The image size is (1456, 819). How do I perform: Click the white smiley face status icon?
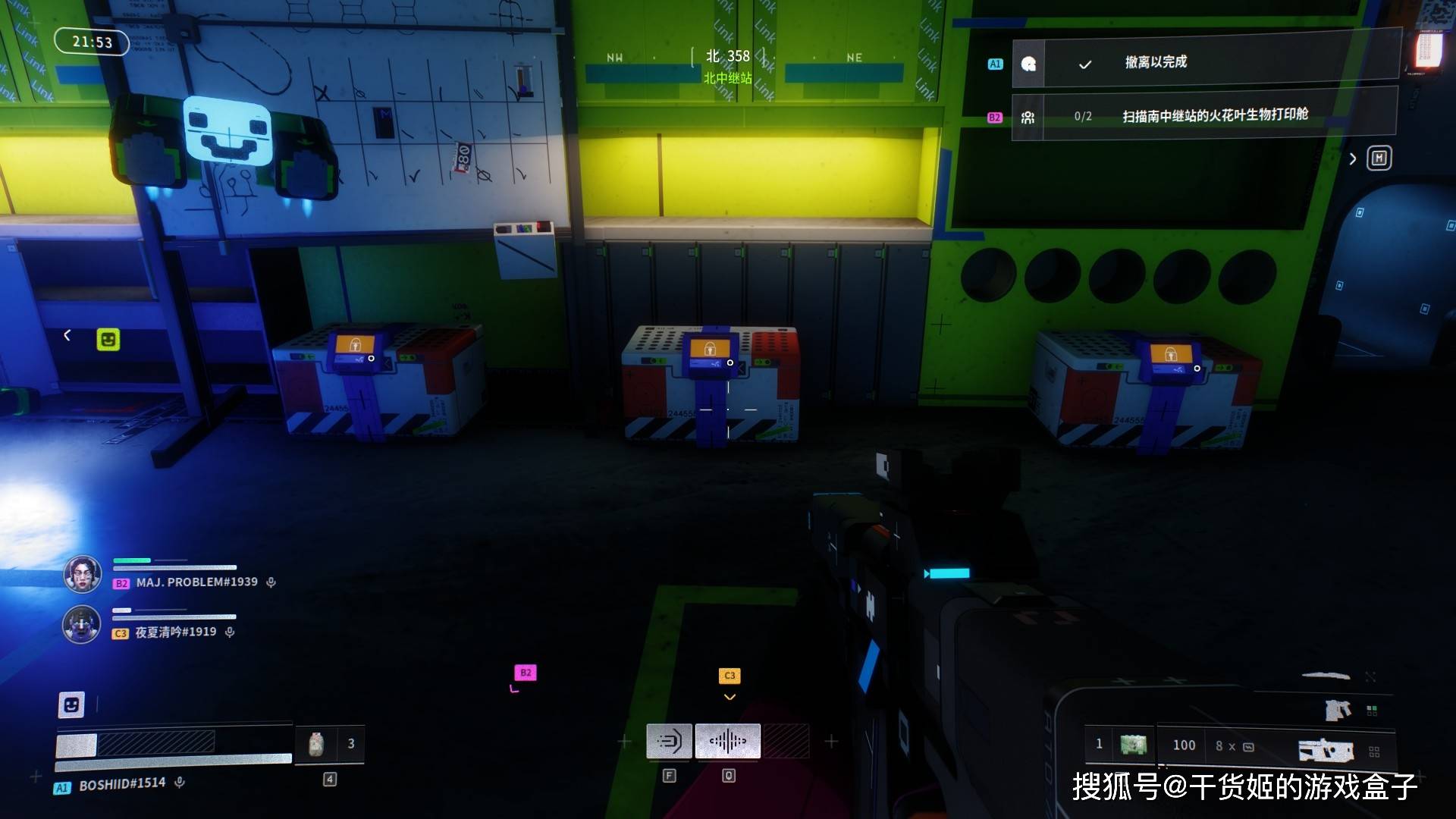pyautogui.click(x=71, y=705)
